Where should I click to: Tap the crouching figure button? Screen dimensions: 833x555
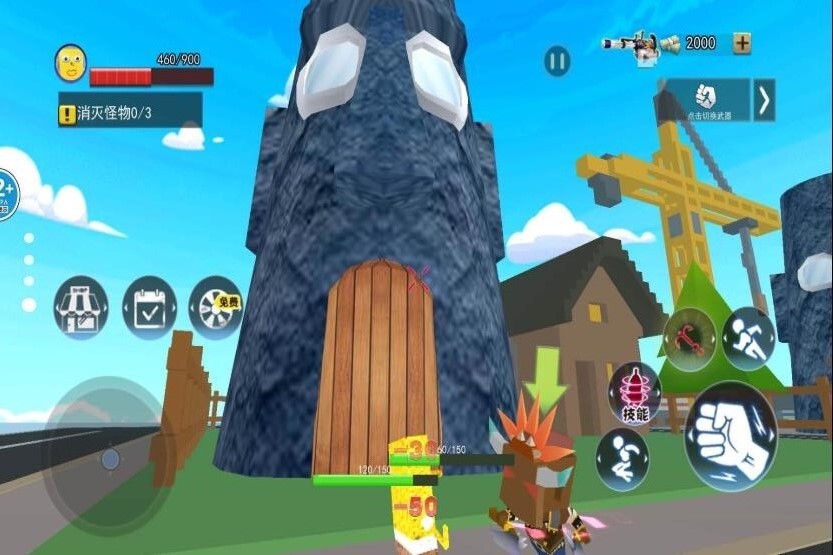pos(622,459)
